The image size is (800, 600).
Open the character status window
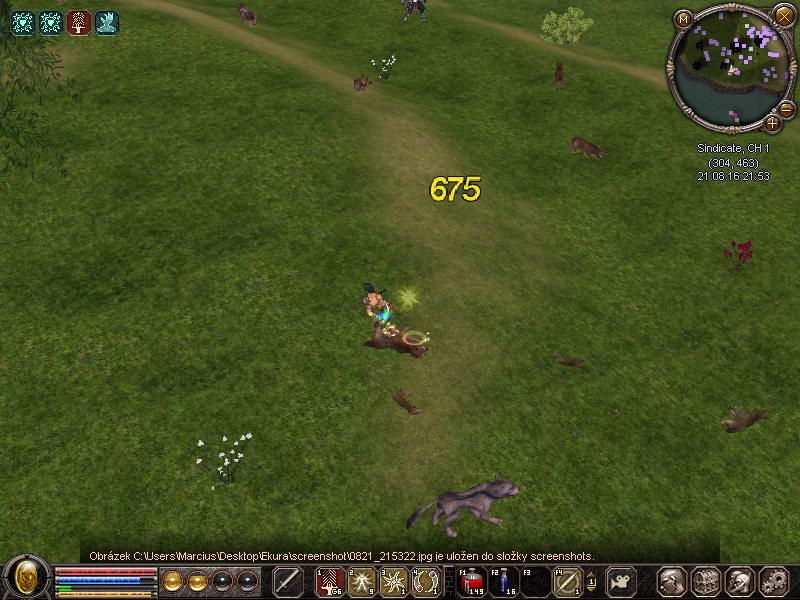pyautogui.click(x=673, y=581)
